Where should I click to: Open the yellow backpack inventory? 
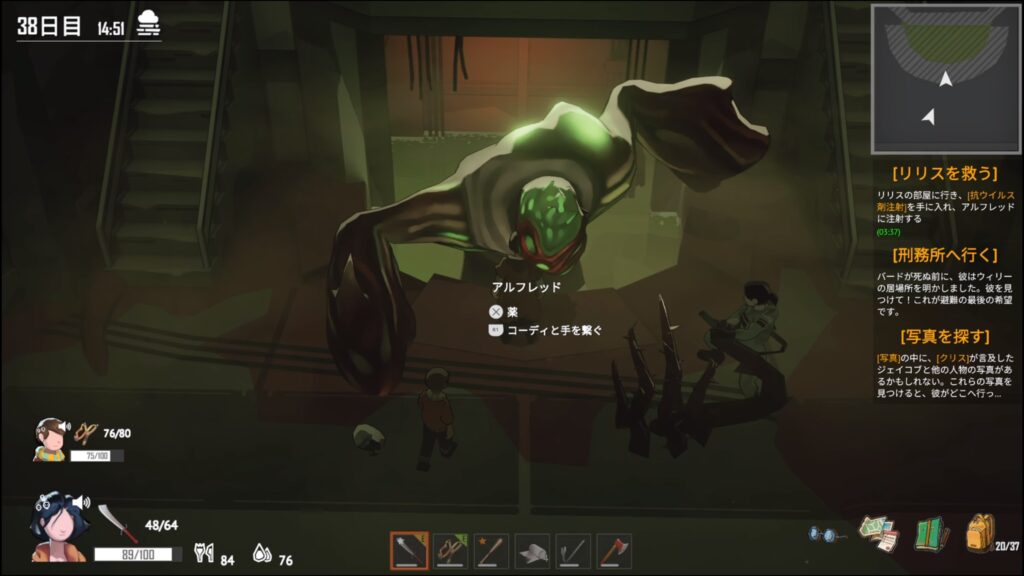pyautogui.click(x=981, y=532)
